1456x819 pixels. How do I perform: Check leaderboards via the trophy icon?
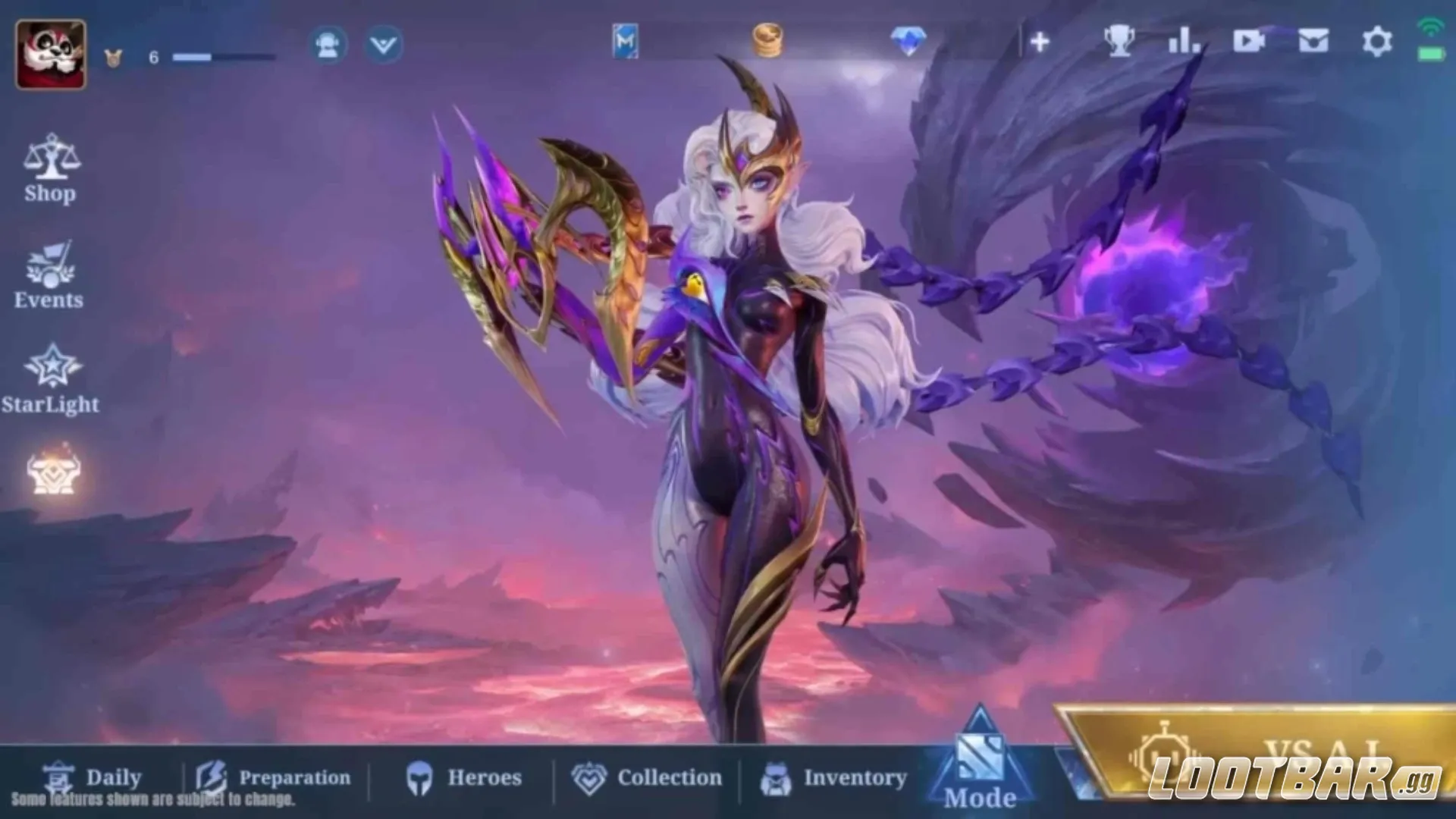pyautogui.click(x=1121, y=42)
